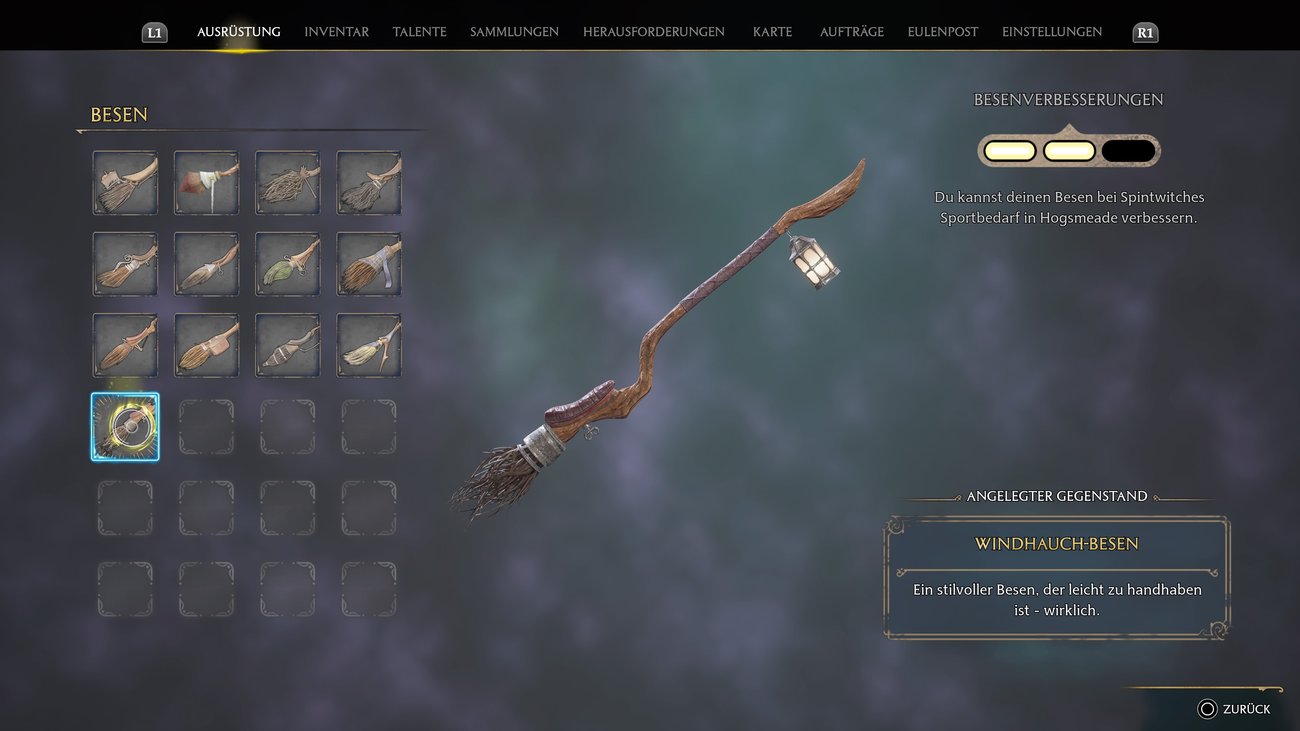The width and height of the screenshot is (1300, 731).
Task: Show the Herausforderungen tab
Action: coord(653,32)
